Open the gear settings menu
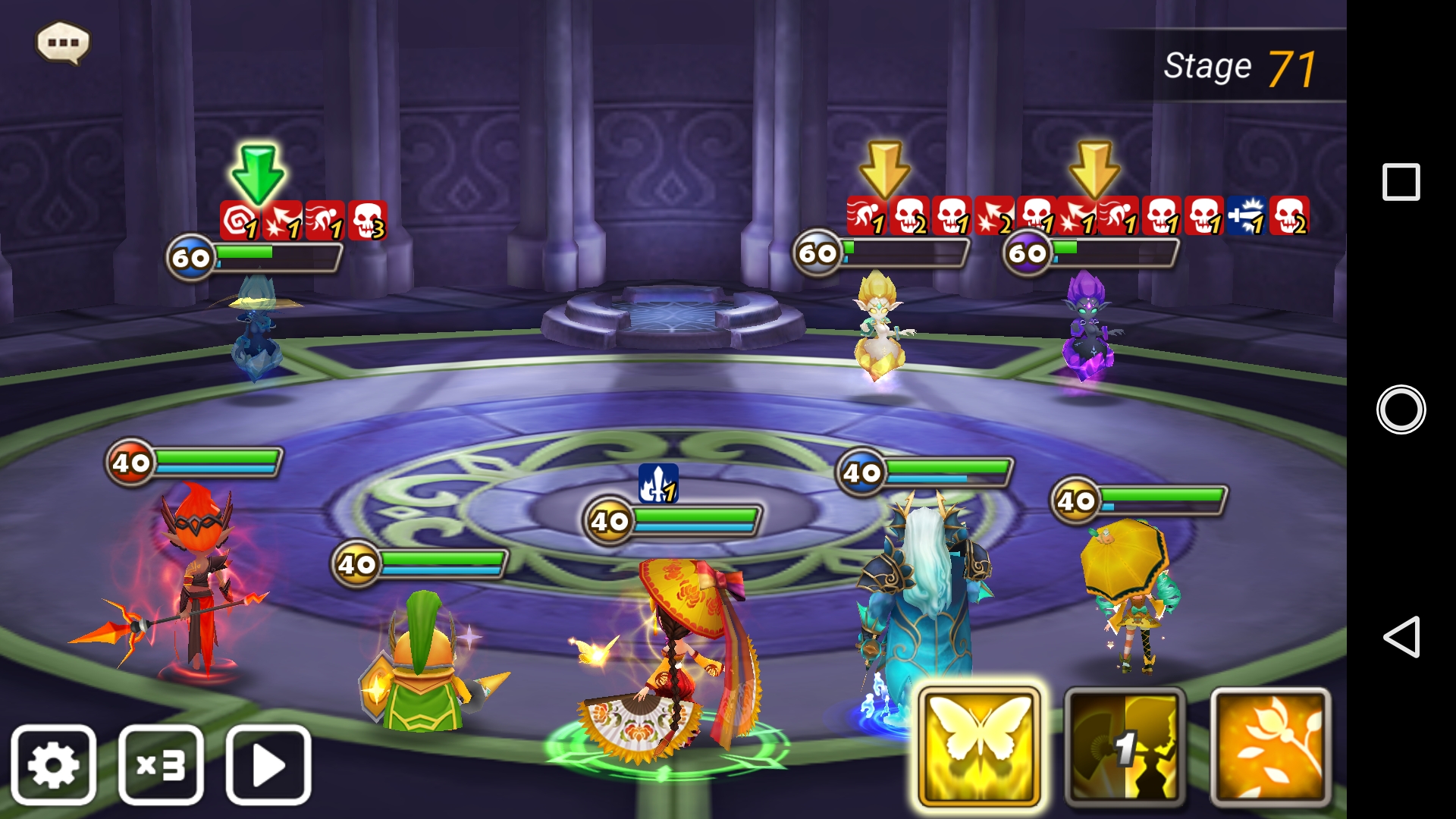Image resolution: width=1456 pixels, height=819 pixels. 54,765
